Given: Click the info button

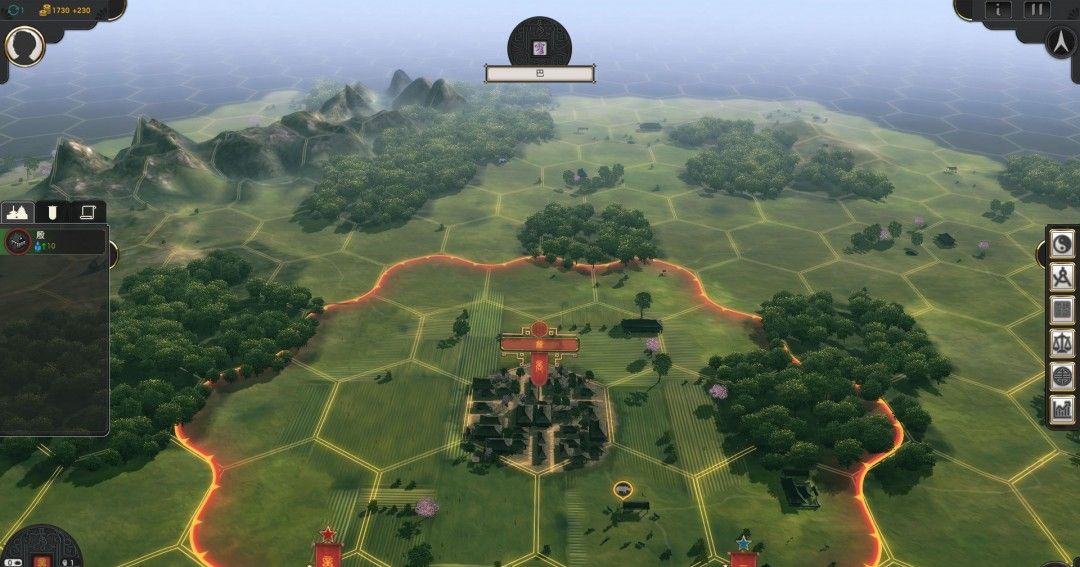Looking at the screenshot, I should pos(999,10).
